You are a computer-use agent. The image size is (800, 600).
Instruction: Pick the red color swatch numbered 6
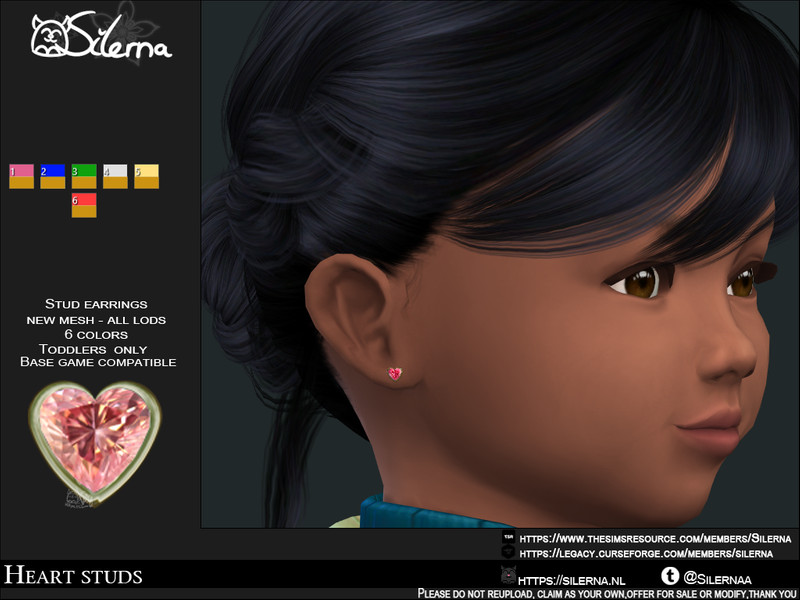coord(84,205)
